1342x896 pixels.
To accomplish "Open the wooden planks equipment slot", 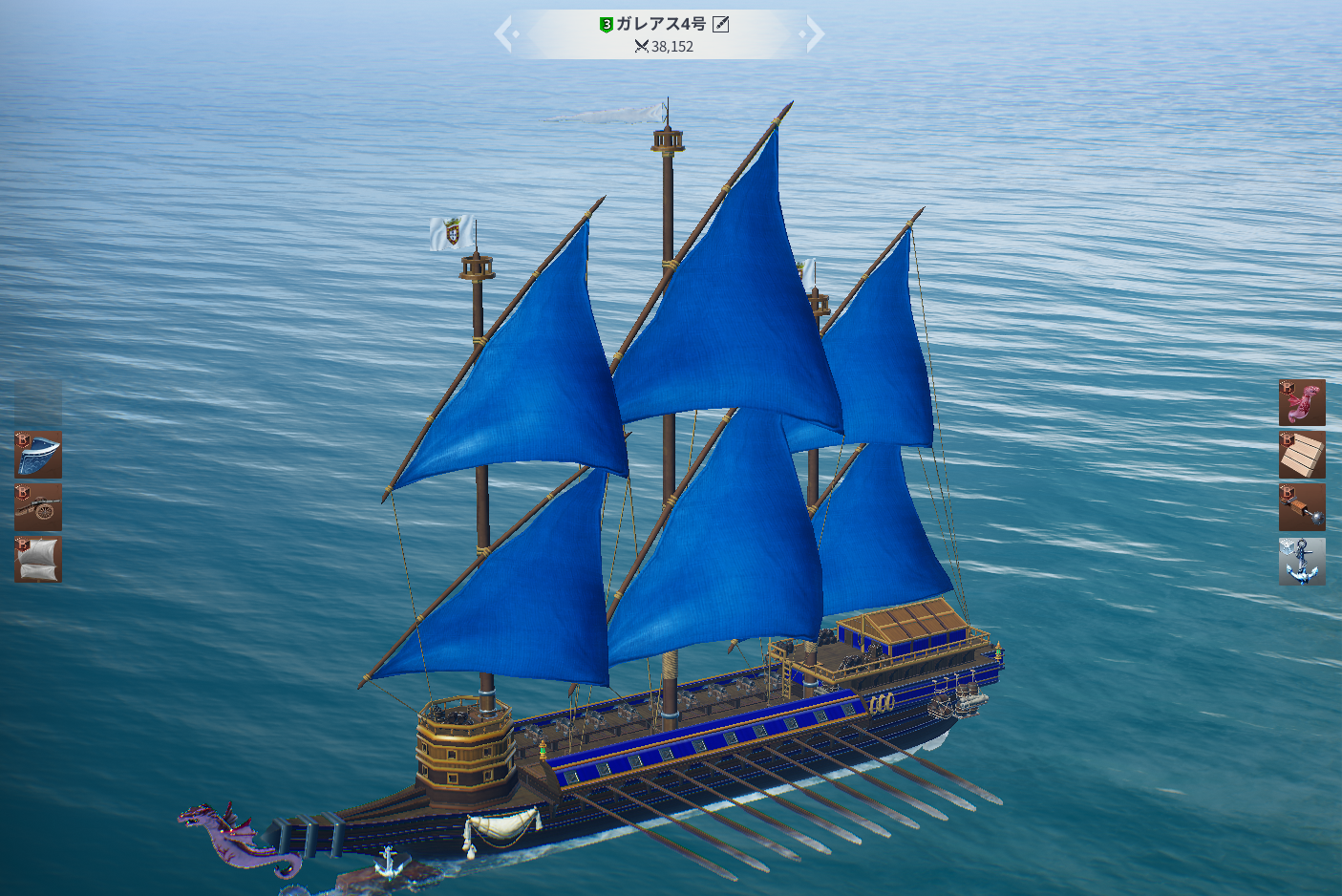I will click(1302, 455).
